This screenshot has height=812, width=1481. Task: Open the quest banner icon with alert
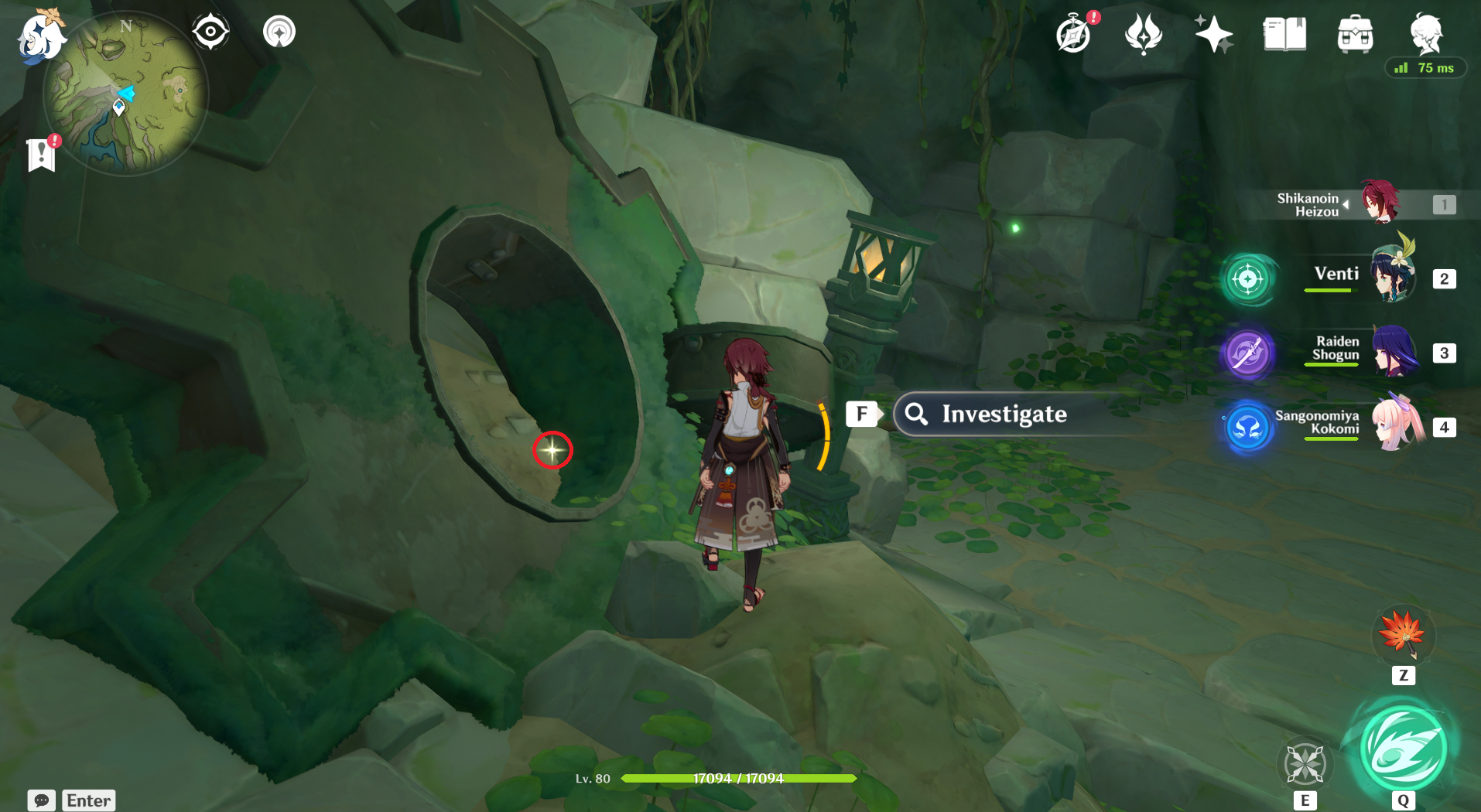click(x=43, y=154)
